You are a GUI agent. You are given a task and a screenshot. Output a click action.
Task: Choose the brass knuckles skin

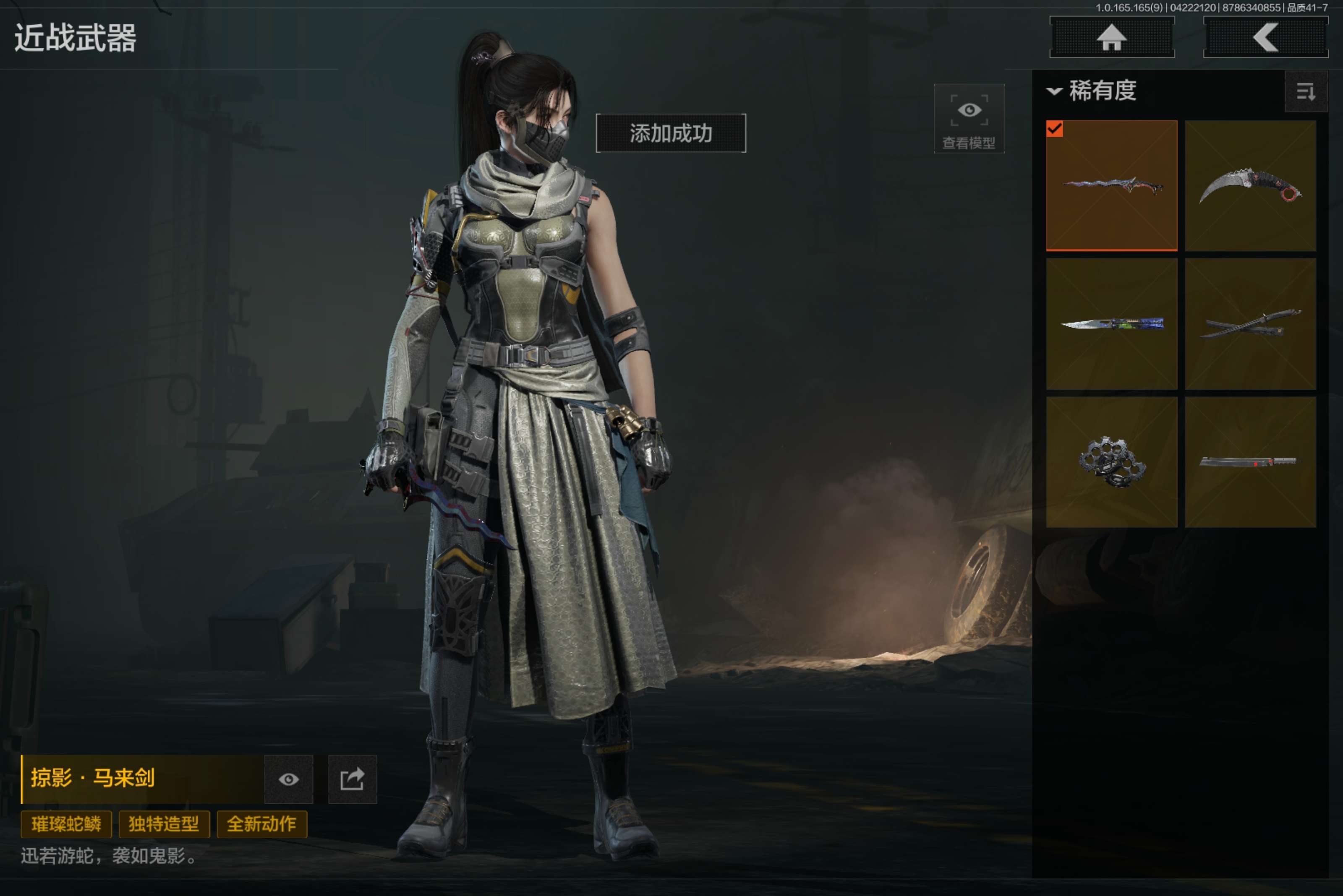coord(1111,462)
